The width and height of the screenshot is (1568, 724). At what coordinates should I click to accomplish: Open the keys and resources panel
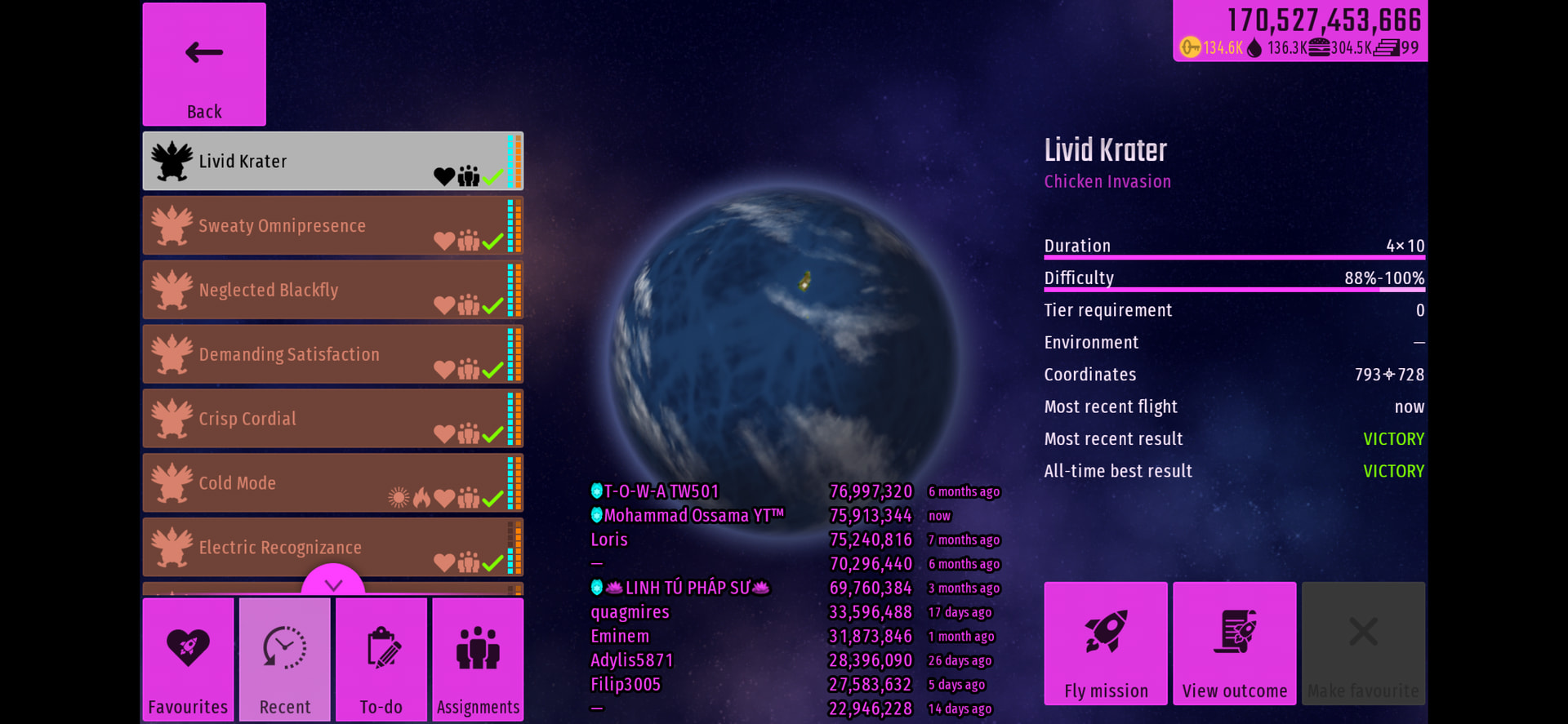tap(1300, 31)
